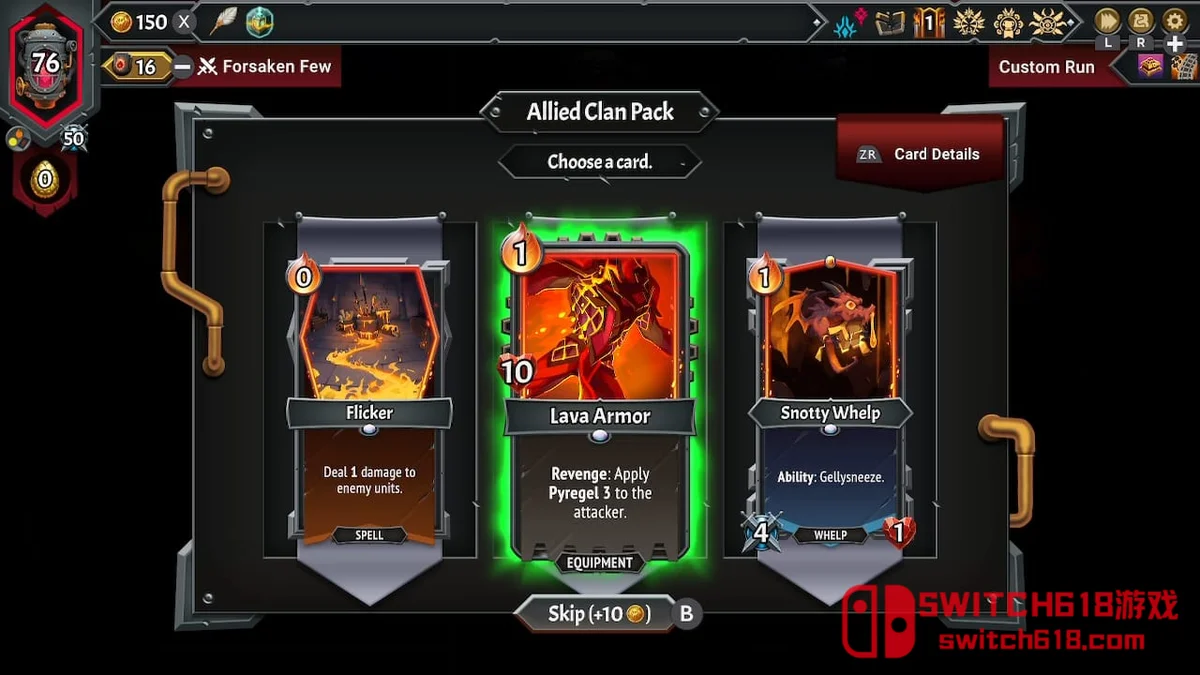View the white feather artifact
The image size is (1200, 675).
(x=223, y=21)
